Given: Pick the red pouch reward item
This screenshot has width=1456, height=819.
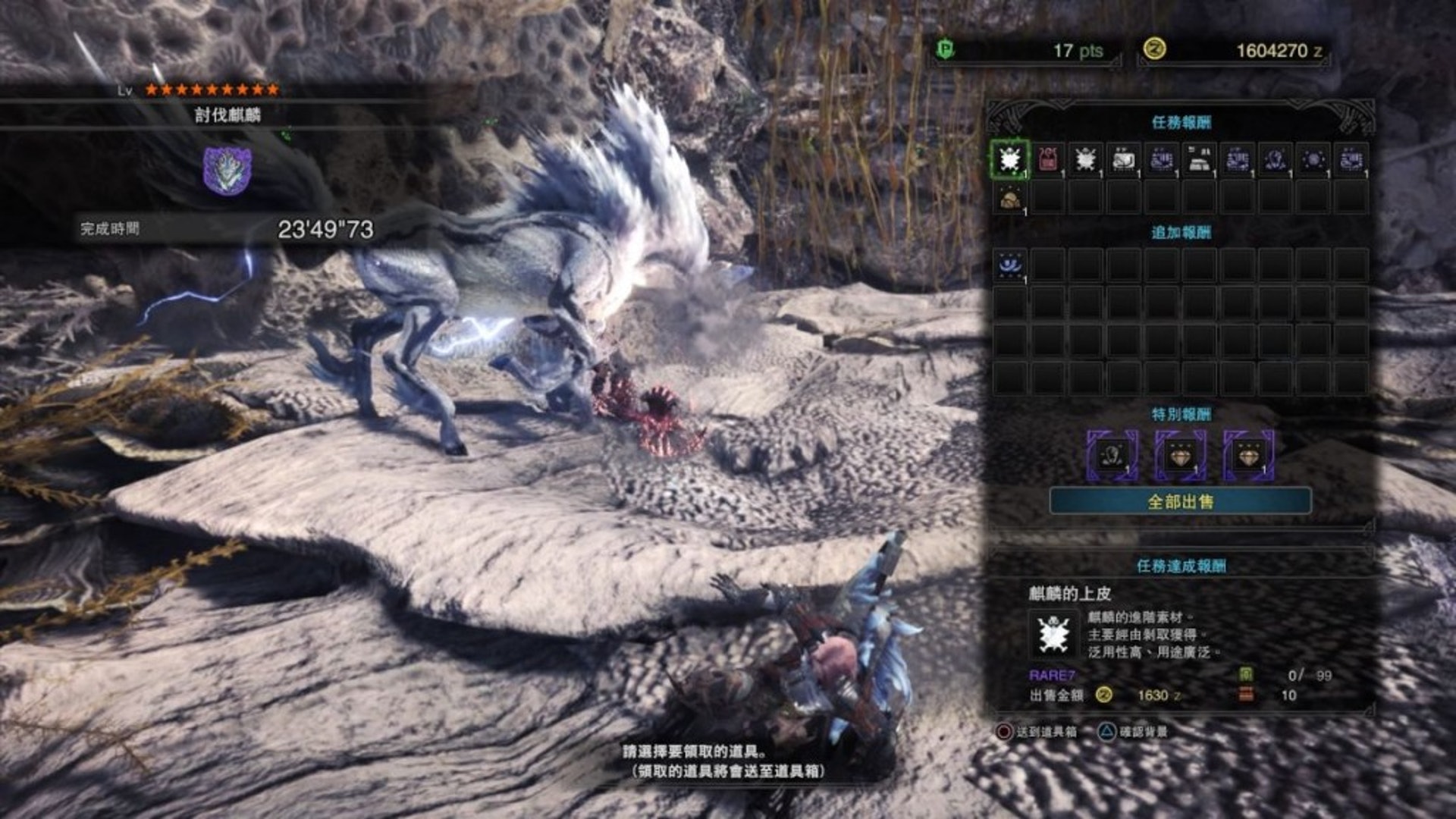Looking at the screenshot, I should click(1047, 159).
